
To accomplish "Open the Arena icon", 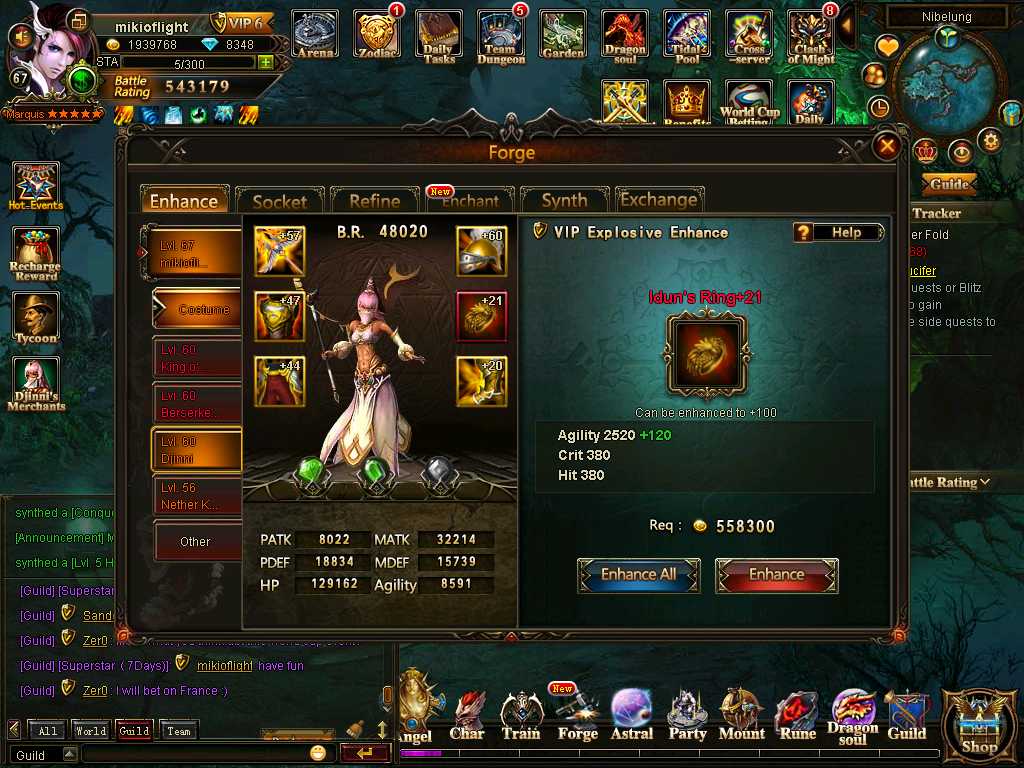I will pos(315,35).
